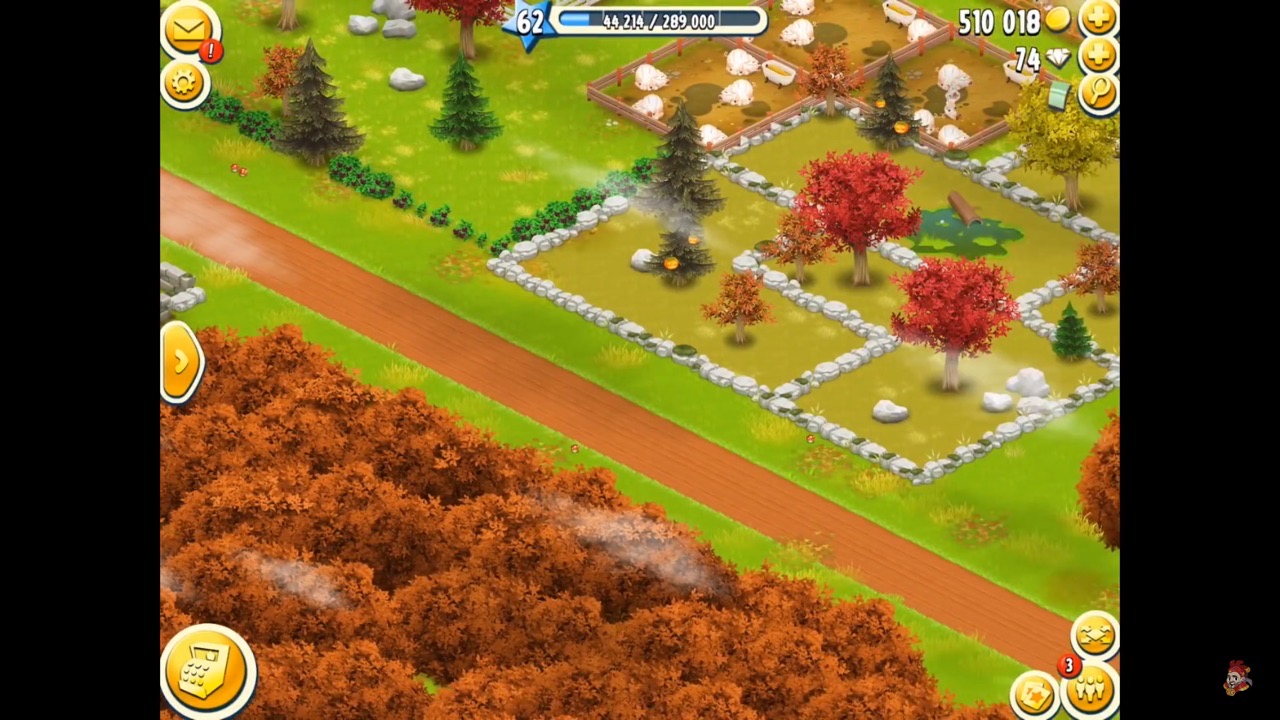Open the settings gear menu
1280x720 pixels.
185,83
